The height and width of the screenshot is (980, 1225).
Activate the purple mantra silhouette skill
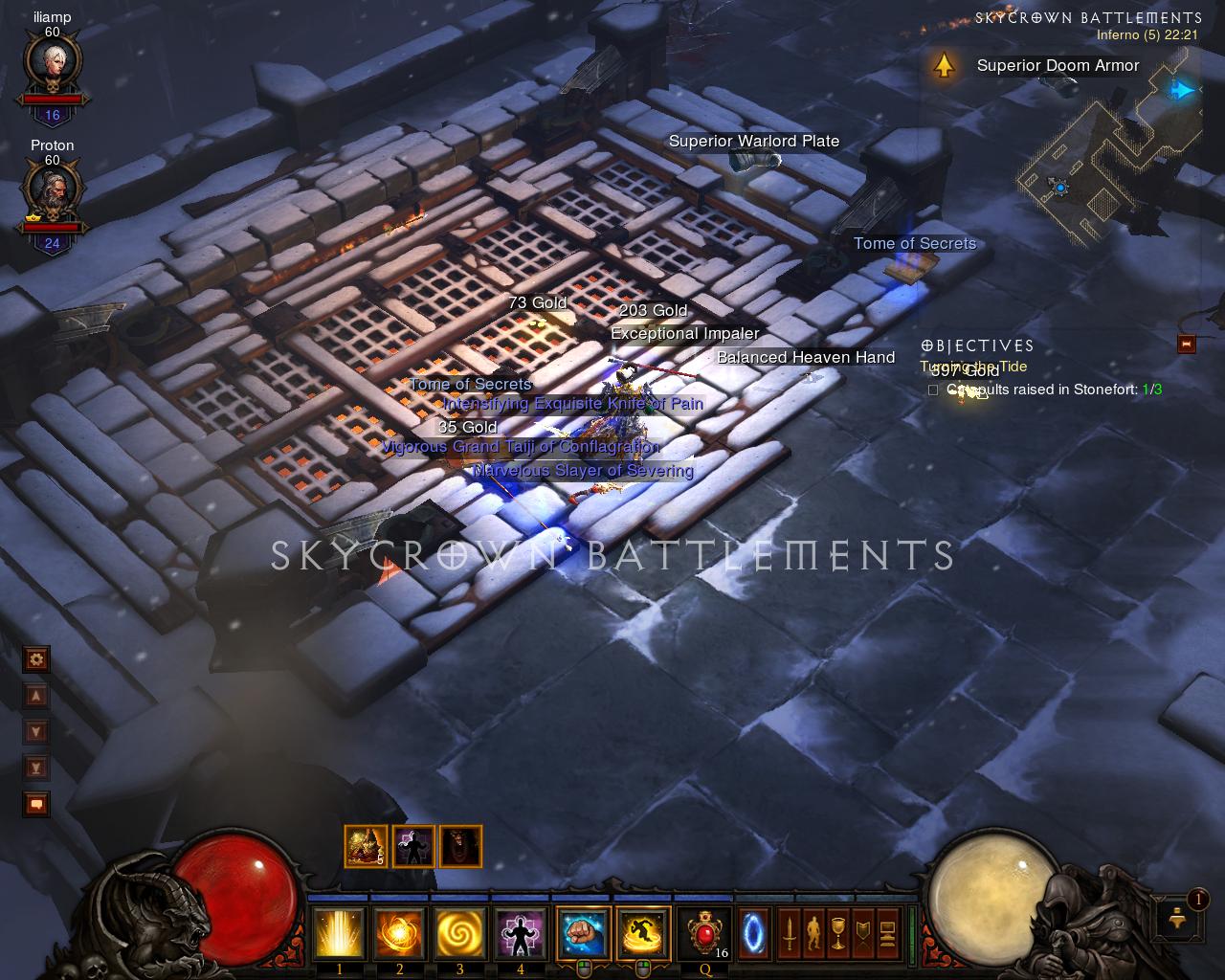click(520, 933)
